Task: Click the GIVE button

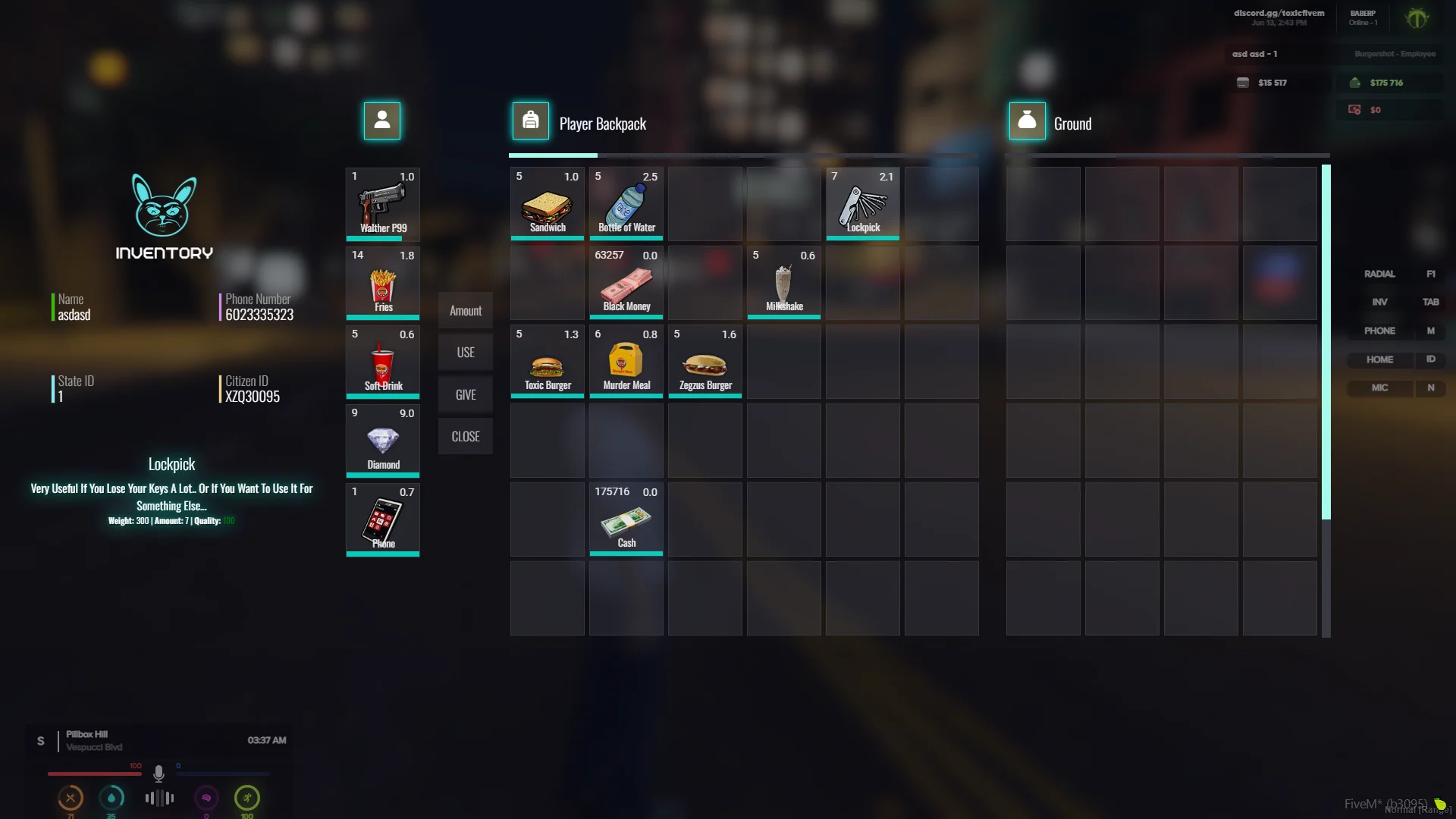Action: click(466, 394)
